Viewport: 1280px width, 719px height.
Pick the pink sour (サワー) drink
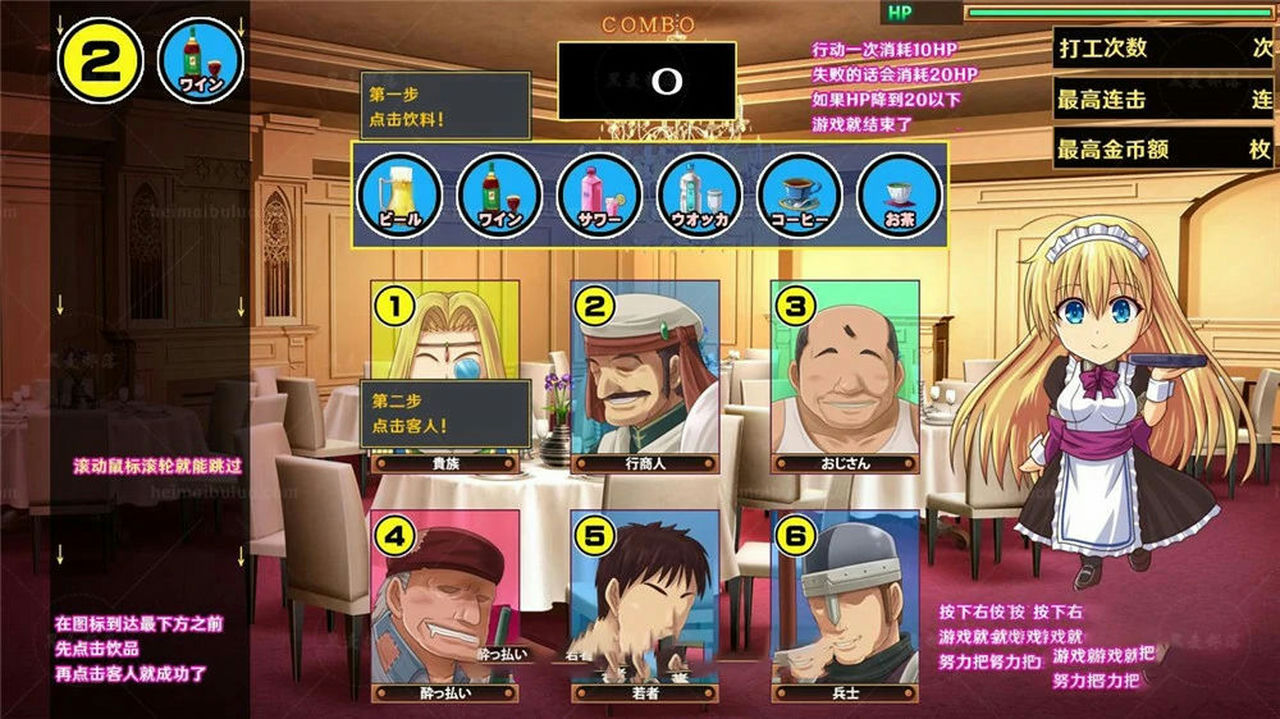pos(599,195)
